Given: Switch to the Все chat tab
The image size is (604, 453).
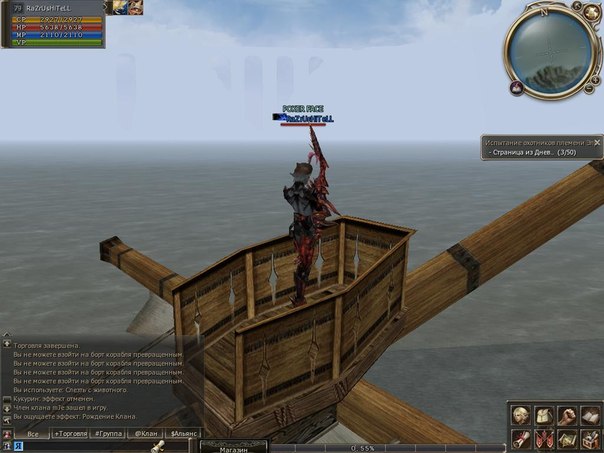Looking at the screenshot, I should [x=33, y=434].
